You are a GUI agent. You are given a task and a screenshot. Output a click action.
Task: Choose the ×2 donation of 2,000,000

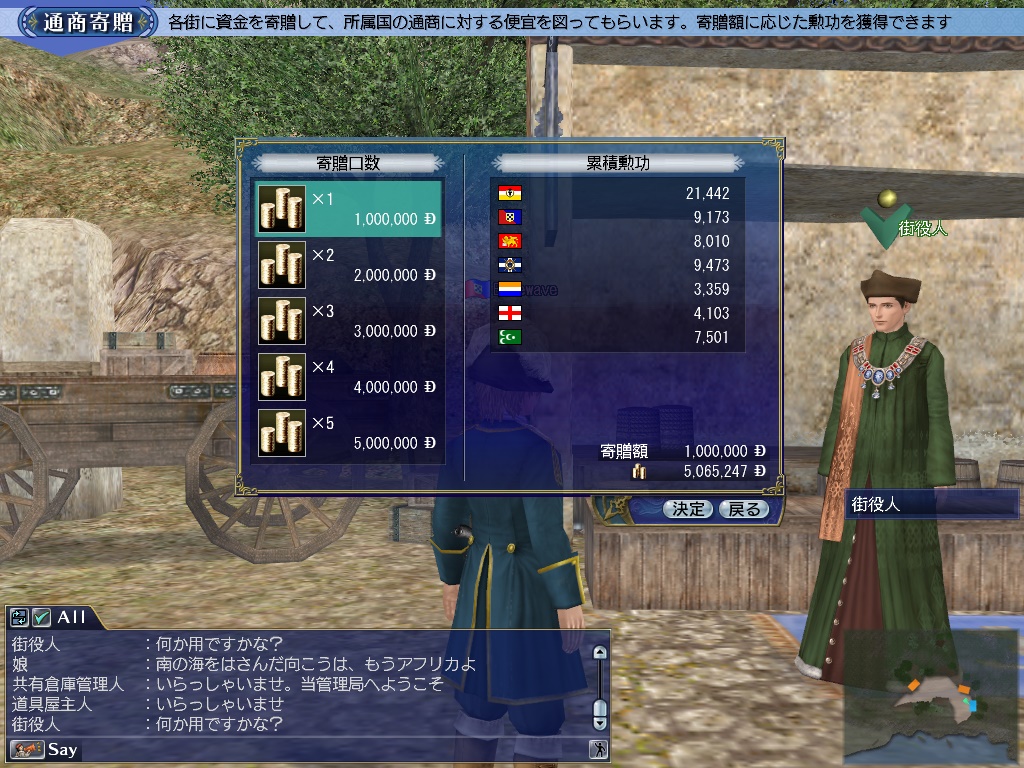[x=349, y=264]
